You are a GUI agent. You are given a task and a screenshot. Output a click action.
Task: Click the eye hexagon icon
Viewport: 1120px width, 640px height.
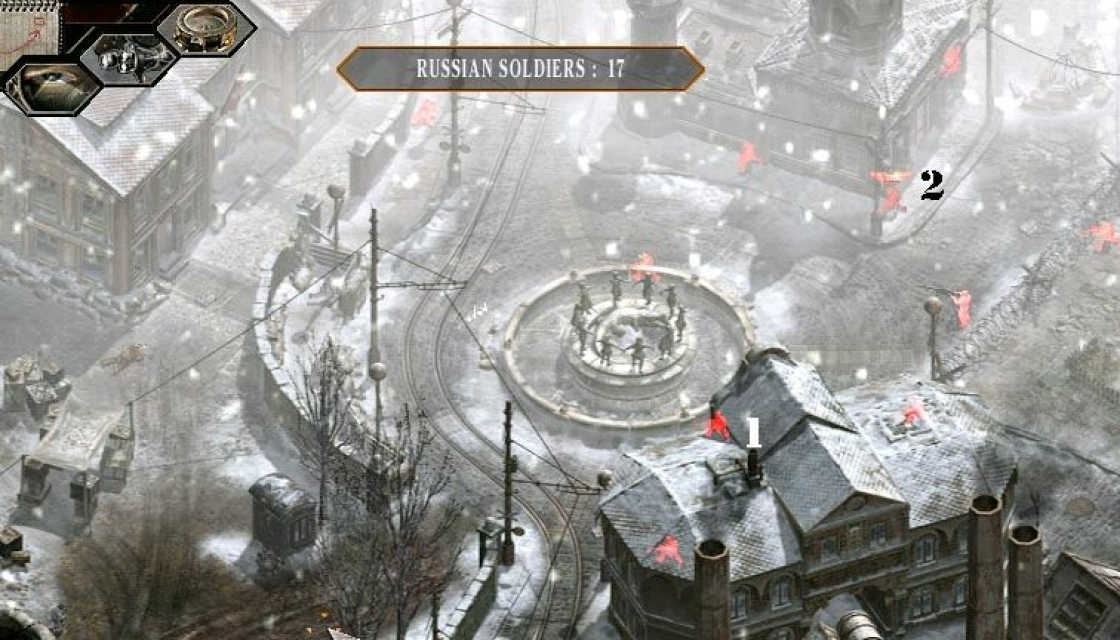pyautogui.click(x=52, y=85)
